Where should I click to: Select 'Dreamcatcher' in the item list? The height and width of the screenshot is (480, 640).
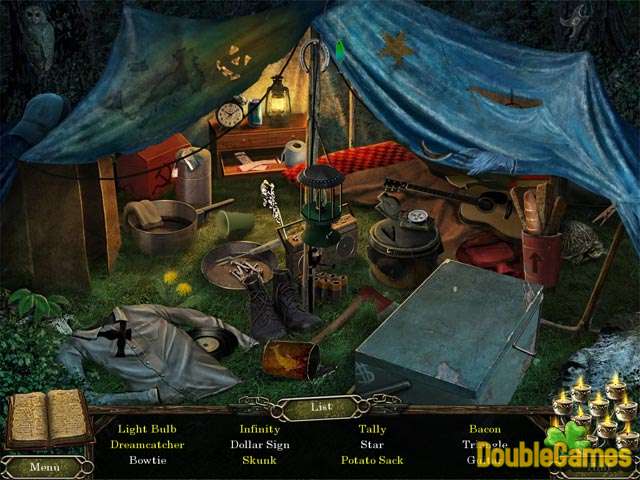[x=147, y=444]
